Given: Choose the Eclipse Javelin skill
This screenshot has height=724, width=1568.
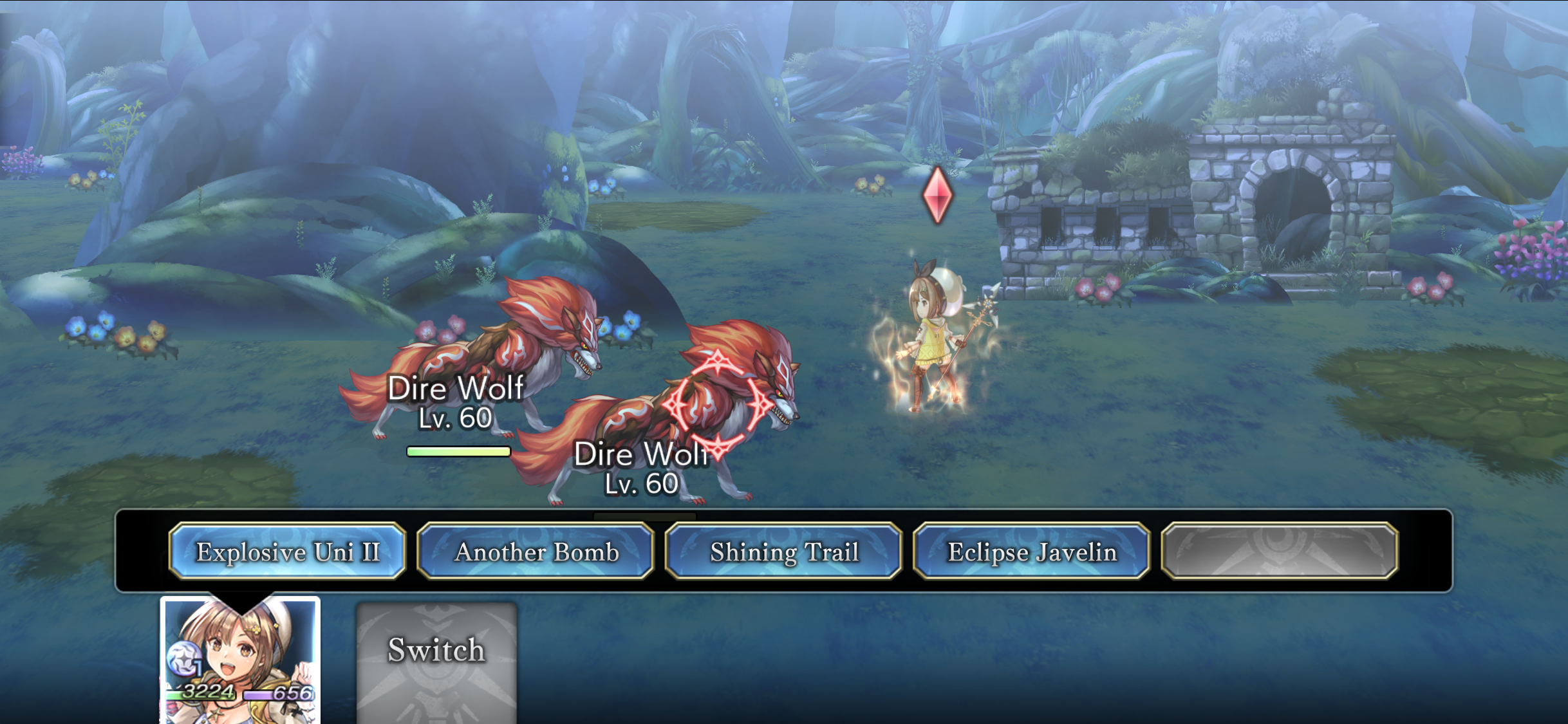Looking at the screenshot, I should point(1032,552).
